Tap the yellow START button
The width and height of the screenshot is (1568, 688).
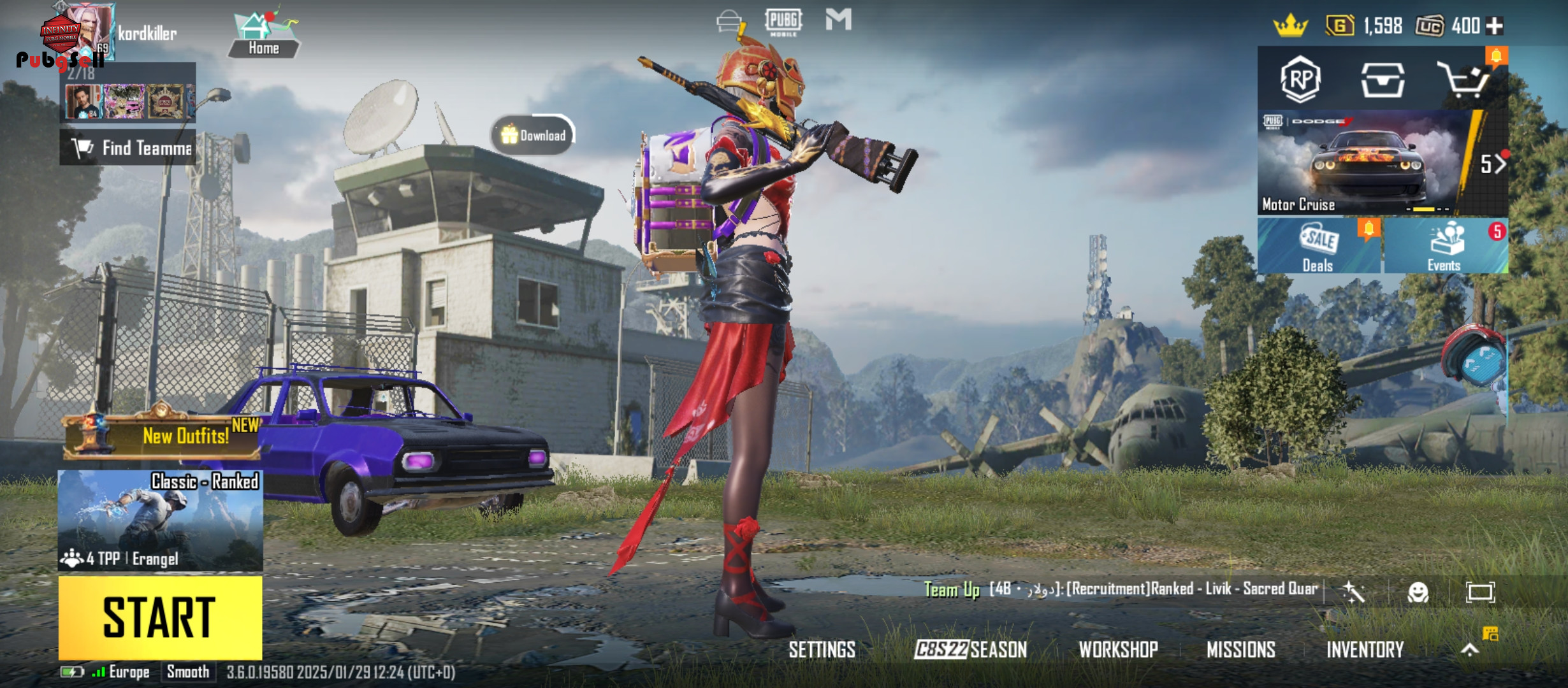160,617
